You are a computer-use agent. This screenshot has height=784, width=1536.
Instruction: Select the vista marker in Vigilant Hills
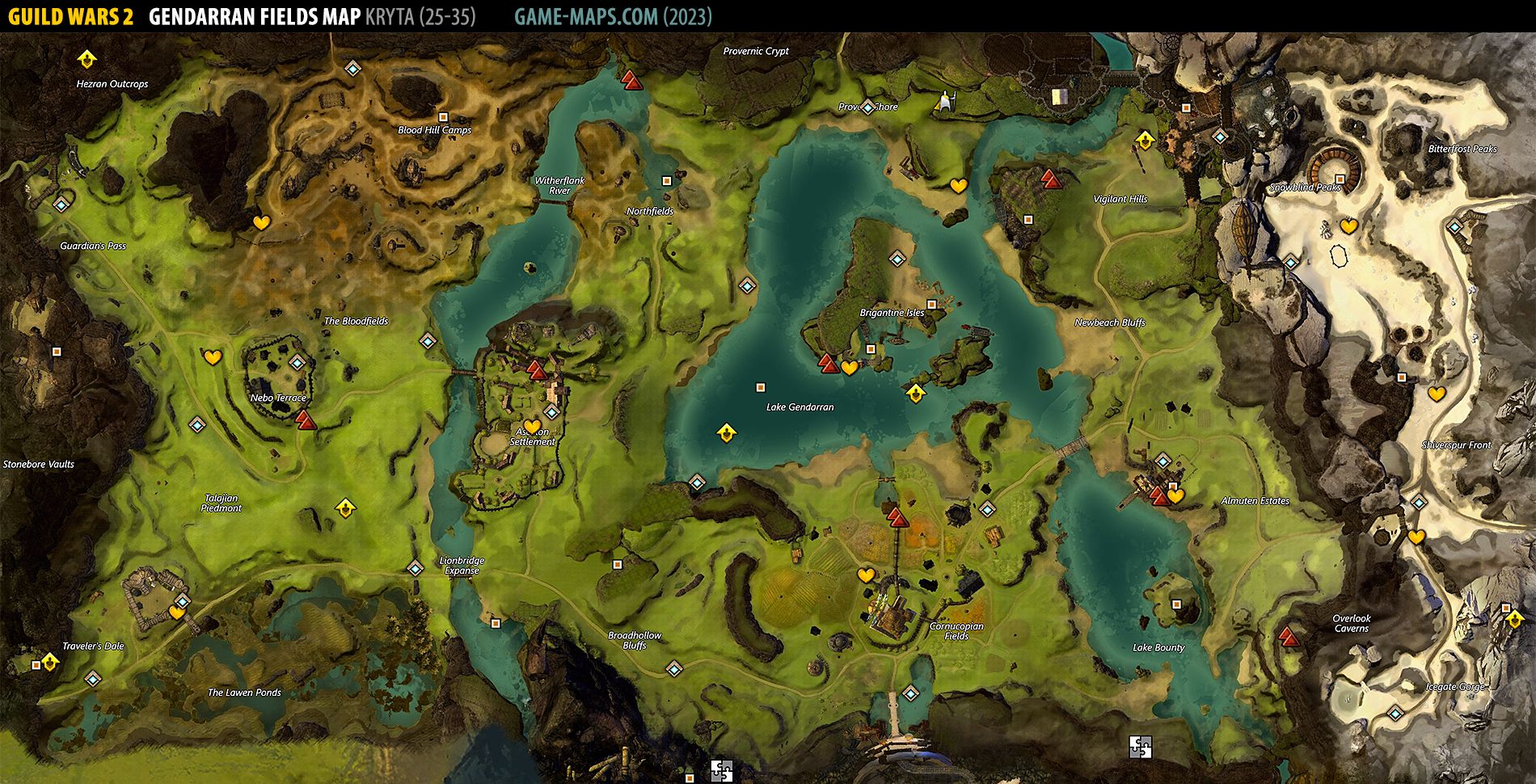click(x=1049, y=179)
